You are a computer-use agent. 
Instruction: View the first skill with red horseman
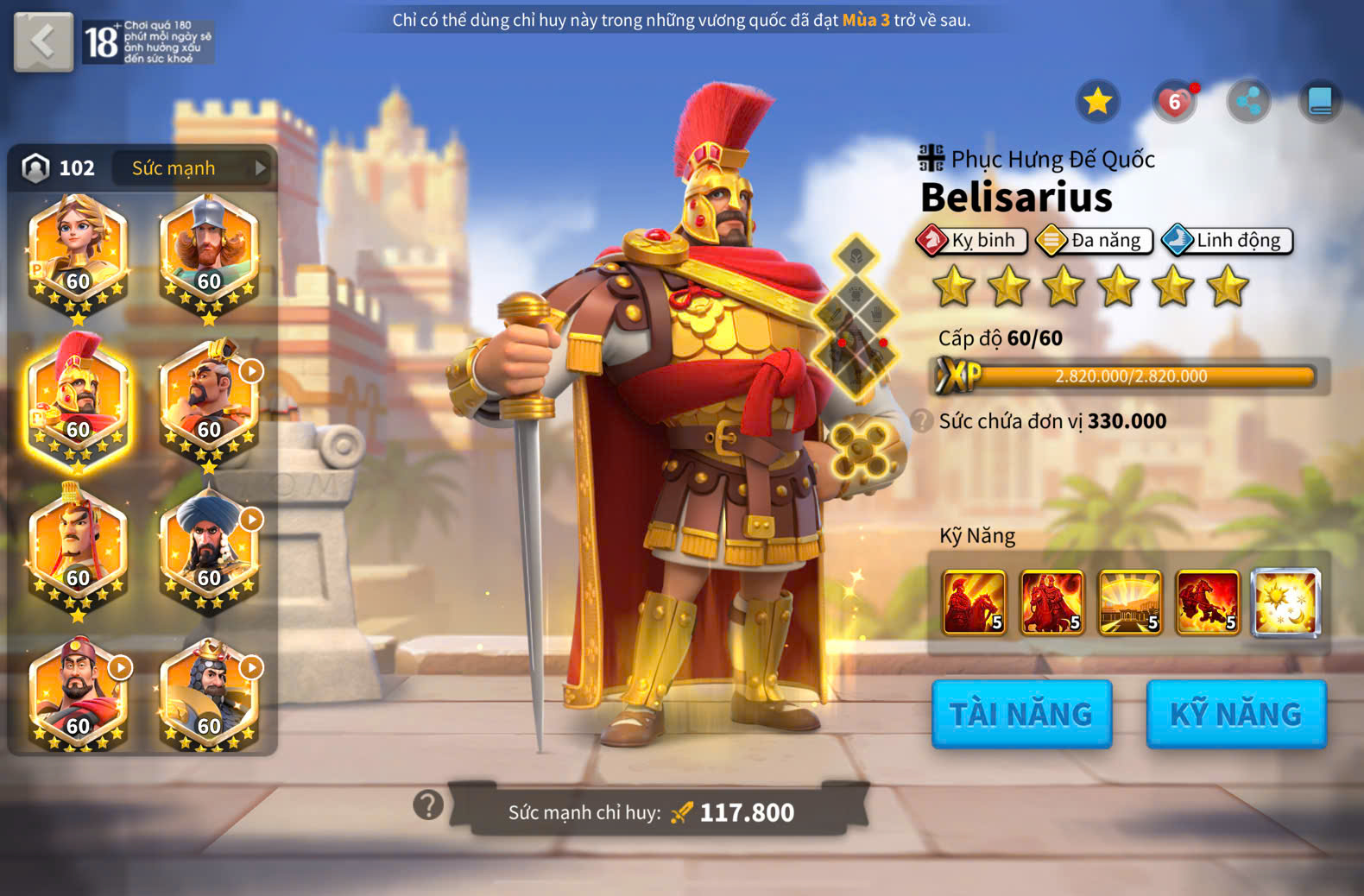(974, 602)
